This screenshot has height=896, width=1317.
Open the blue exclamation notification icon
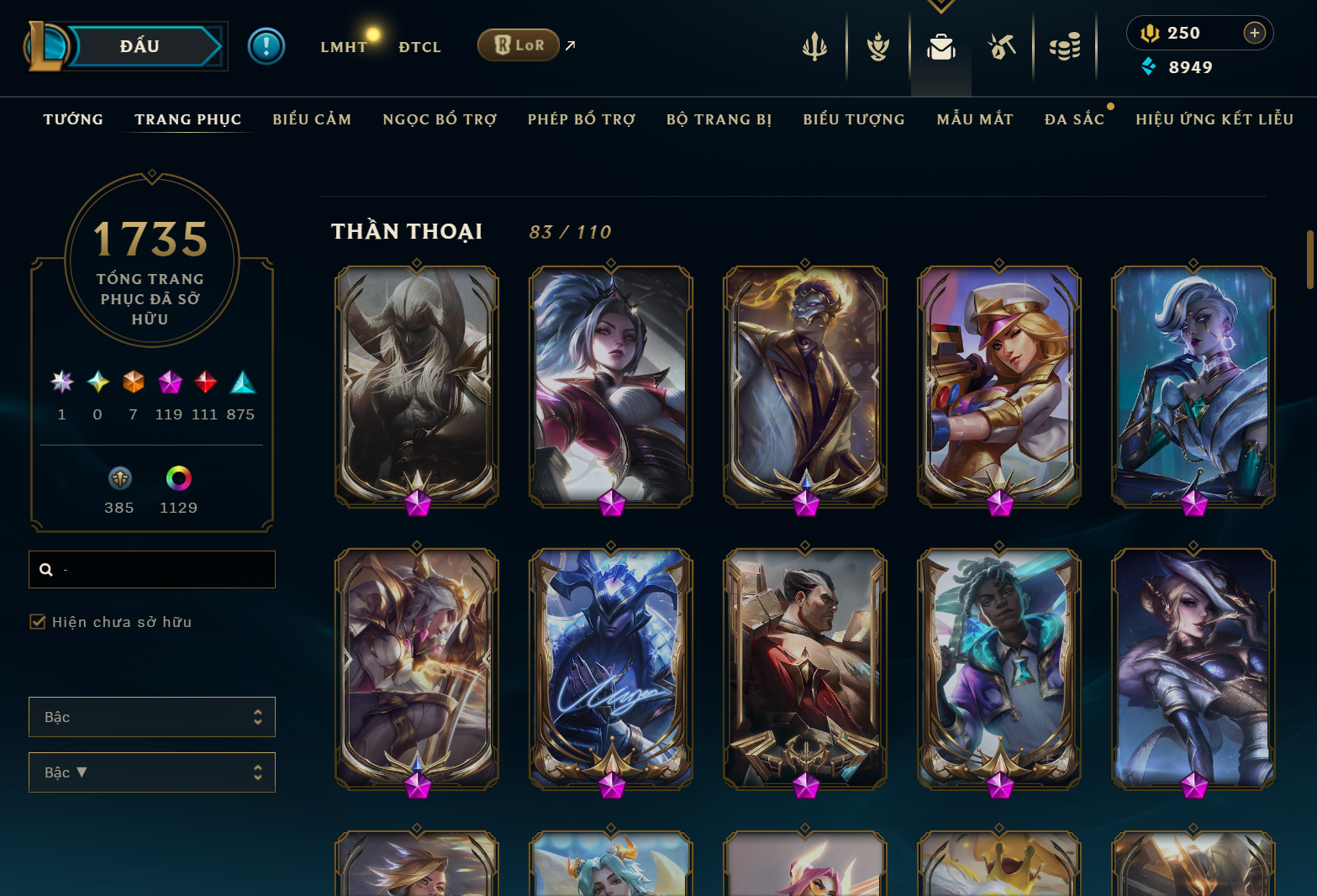[x=266, y=45]
